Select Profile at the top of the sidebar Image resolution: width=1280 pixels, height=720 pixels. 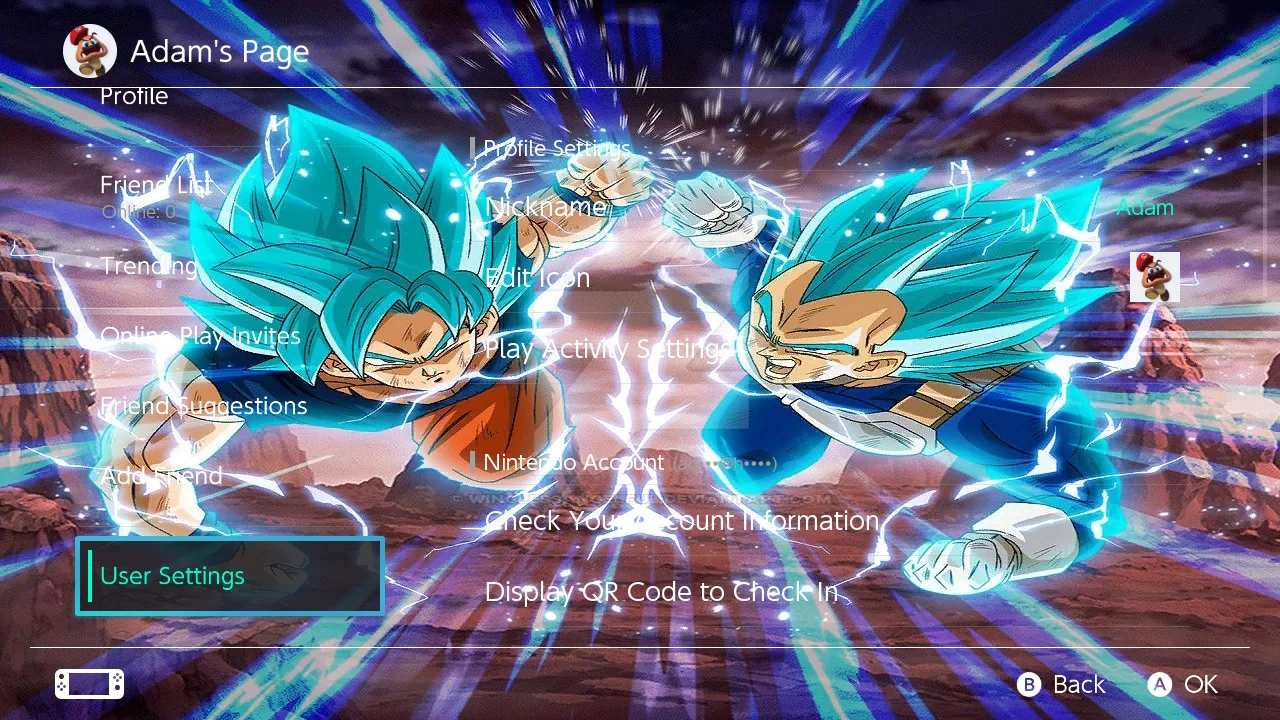(x=134, y=96)
